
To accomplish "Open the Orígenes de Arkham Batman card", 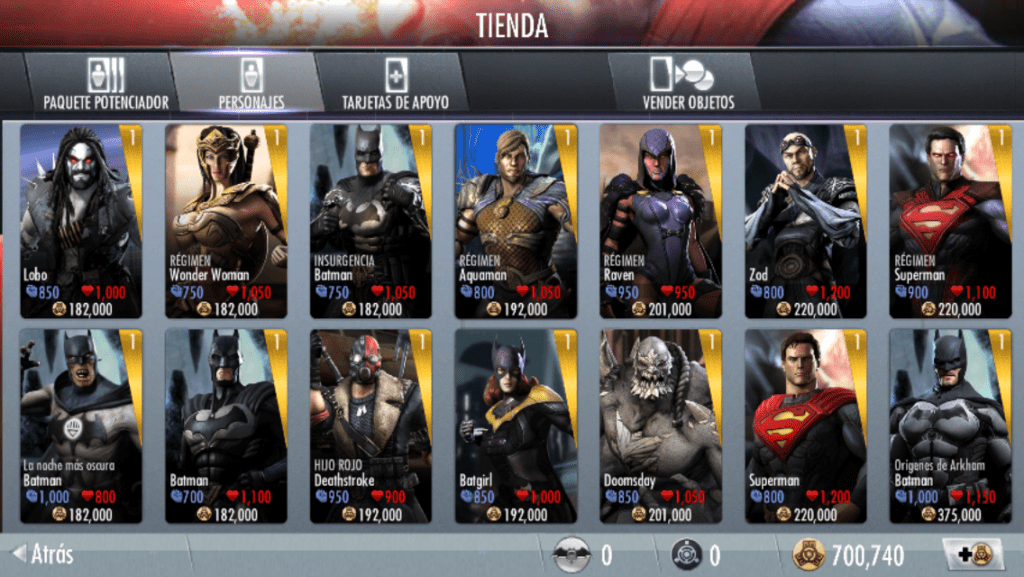I will (950, 426).
